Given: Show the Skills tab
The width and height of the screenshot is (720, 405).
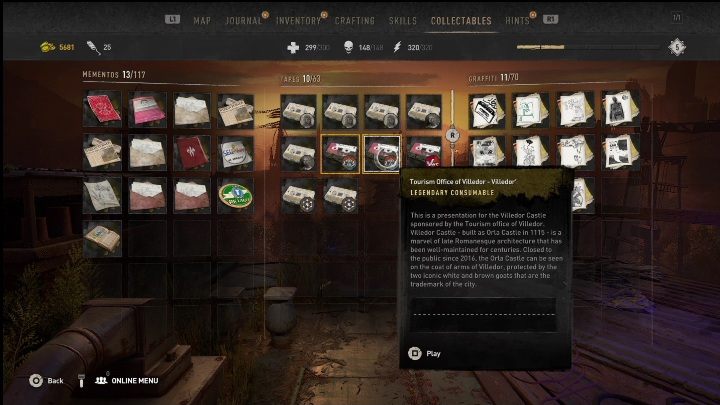Looking at the screenshot, I should coord(403,20).
